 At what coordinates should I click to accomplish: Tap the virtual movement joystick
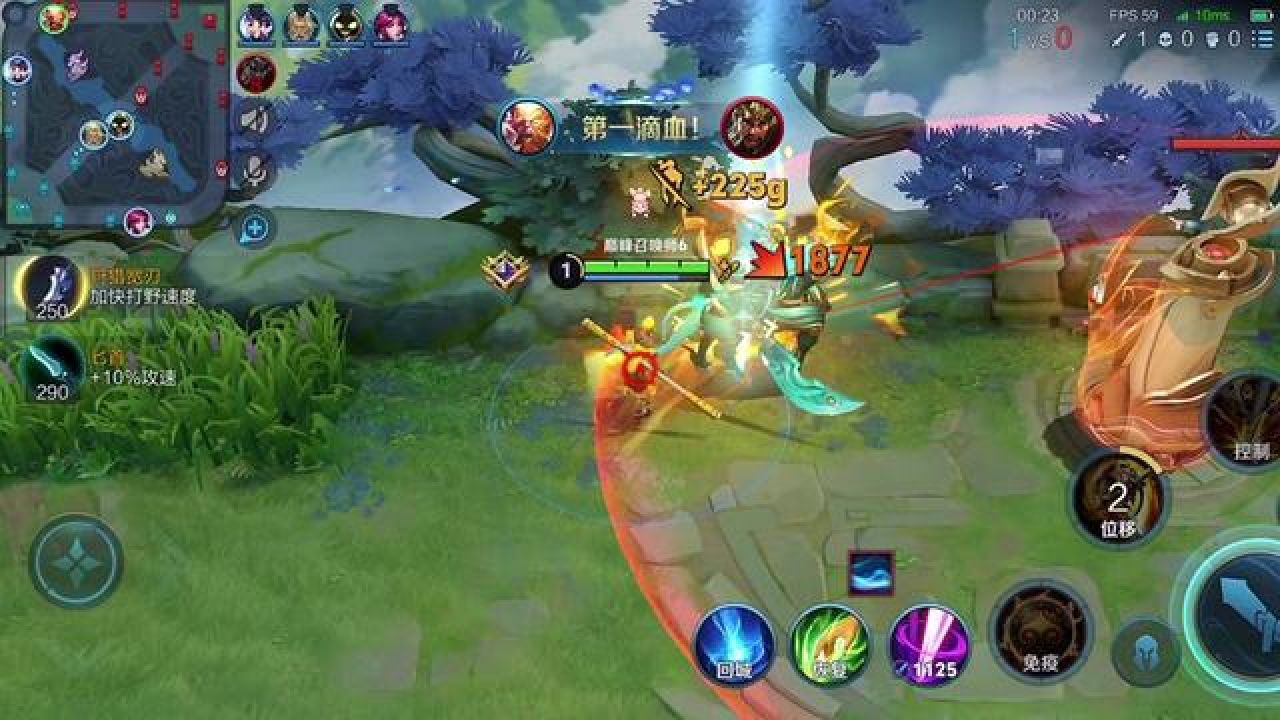point(76,561)
